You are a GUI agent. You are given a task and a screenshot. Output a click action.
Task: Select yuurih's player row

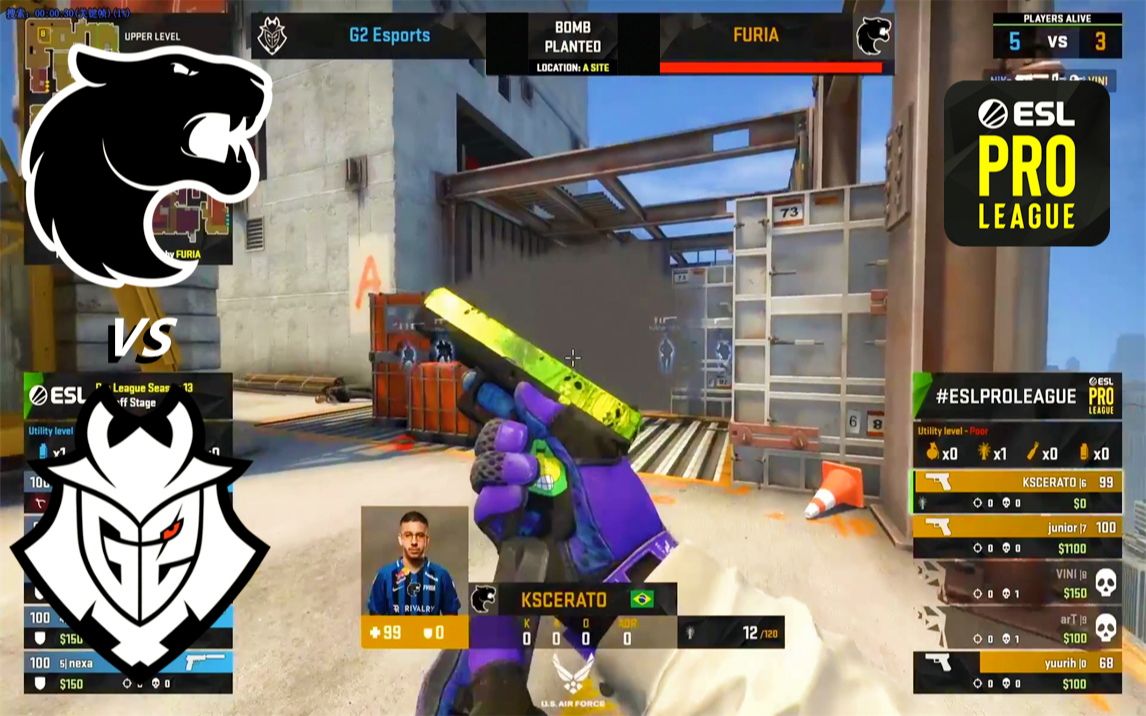pyautogui.click(x=1016, y=672)
